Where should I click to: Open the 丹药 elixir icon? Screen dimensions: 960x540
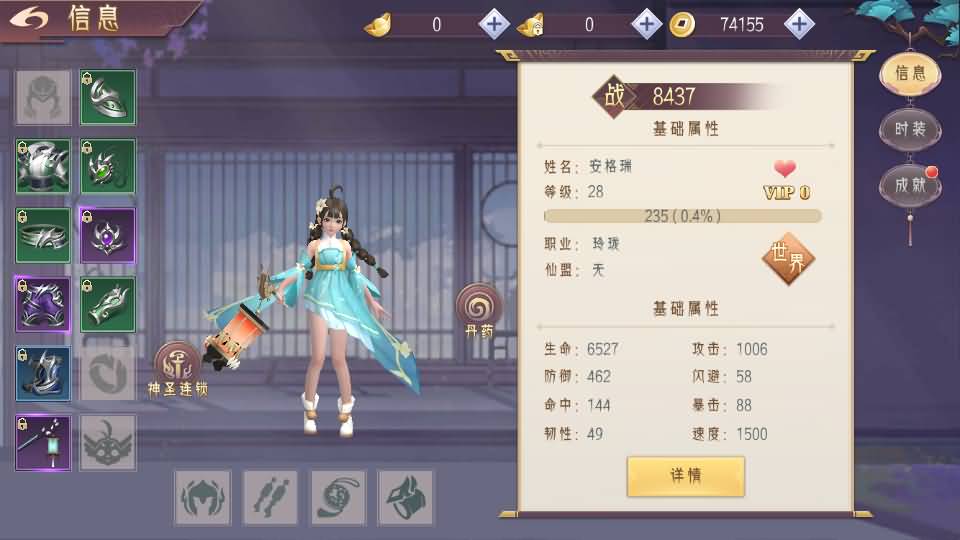479,307
